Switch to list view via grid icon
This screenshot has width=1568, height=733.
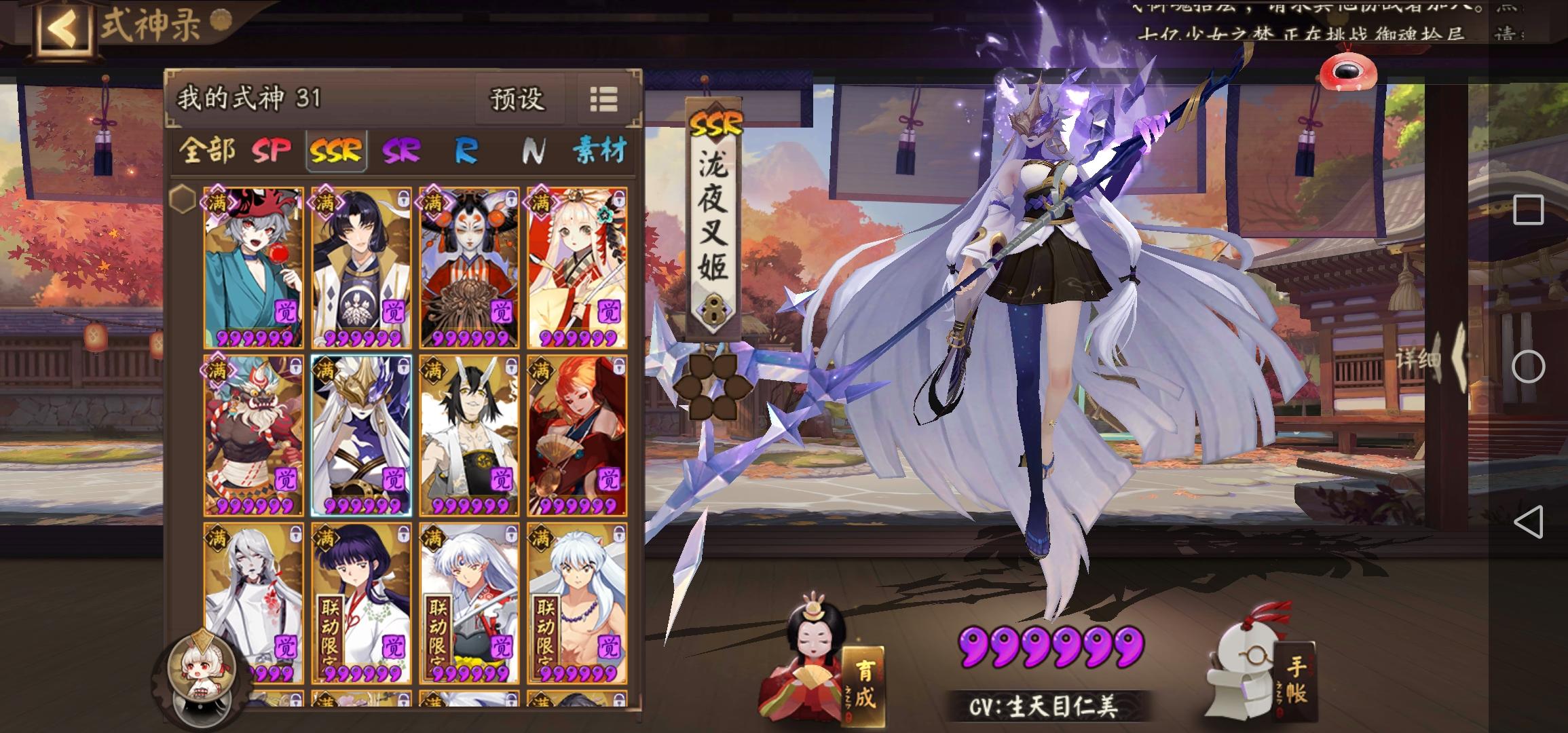tap(603, 100)
